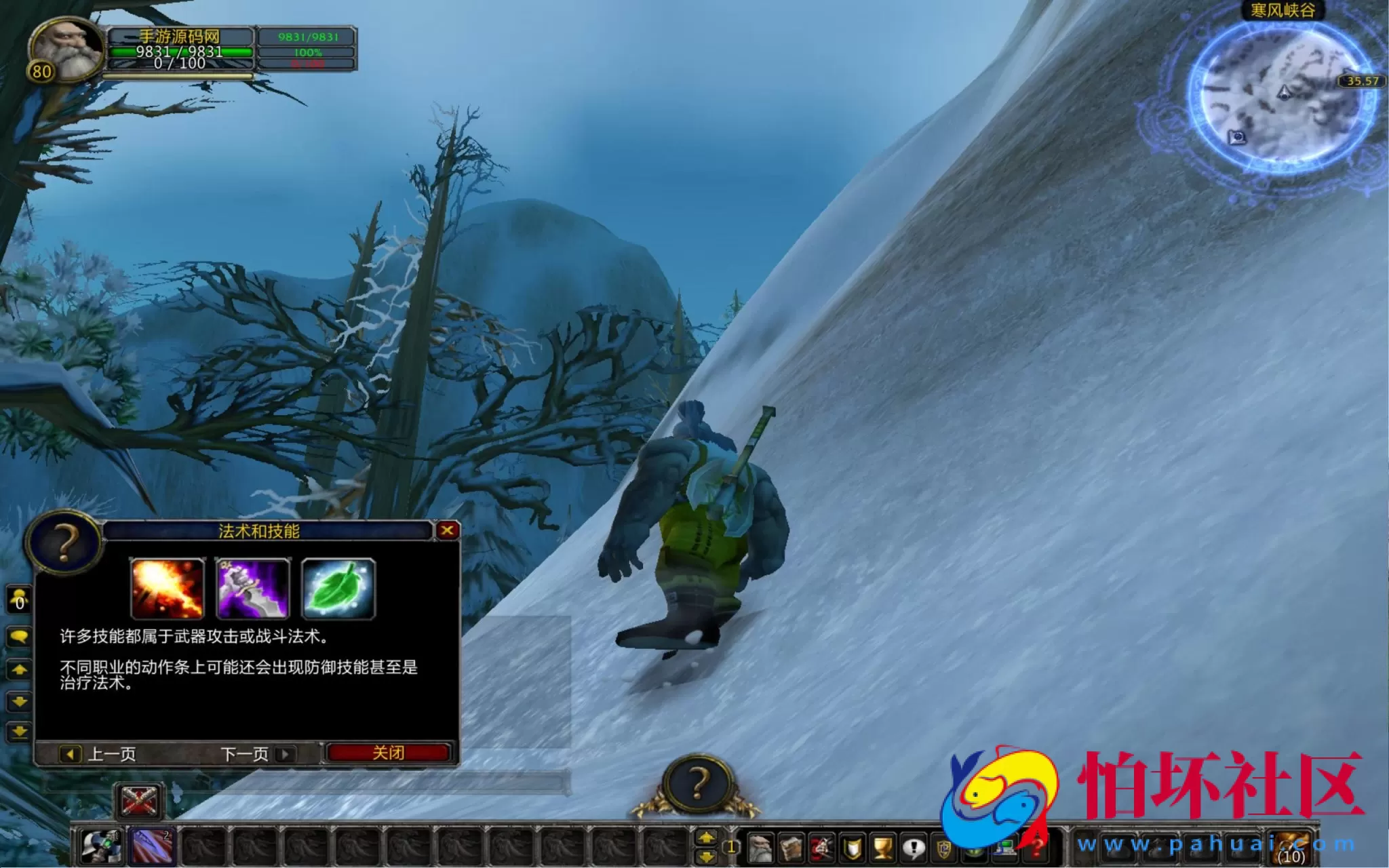Viewport: 1389px width, 868px height.
Task: Toggle the guild shield emblem on the micro-menu
Action: 945,849
